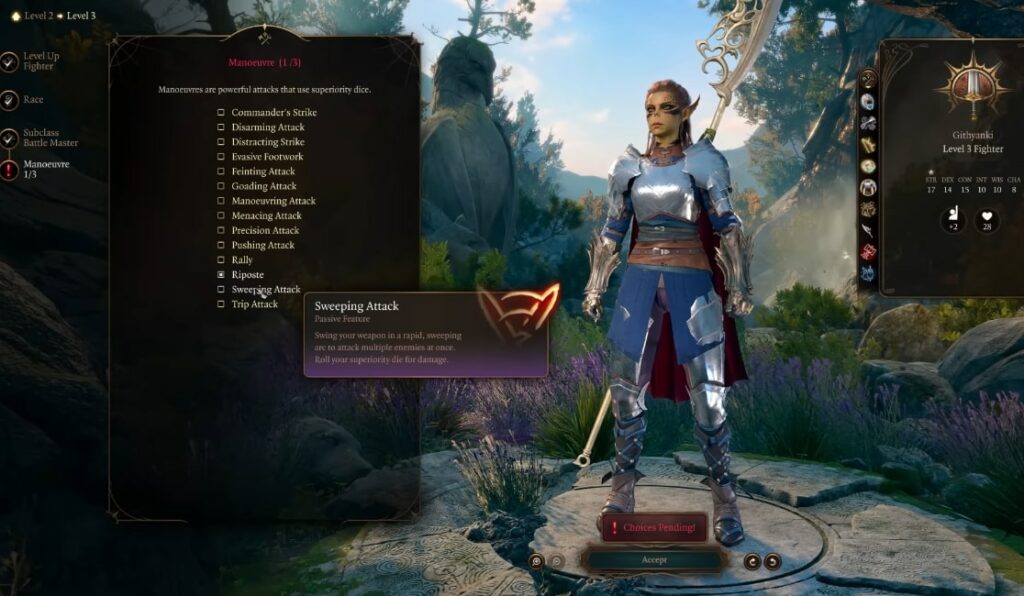The image size is (1024, 596).
Task: Uncheck the selected Riposte manoeuvre
Action: point(221,274)
